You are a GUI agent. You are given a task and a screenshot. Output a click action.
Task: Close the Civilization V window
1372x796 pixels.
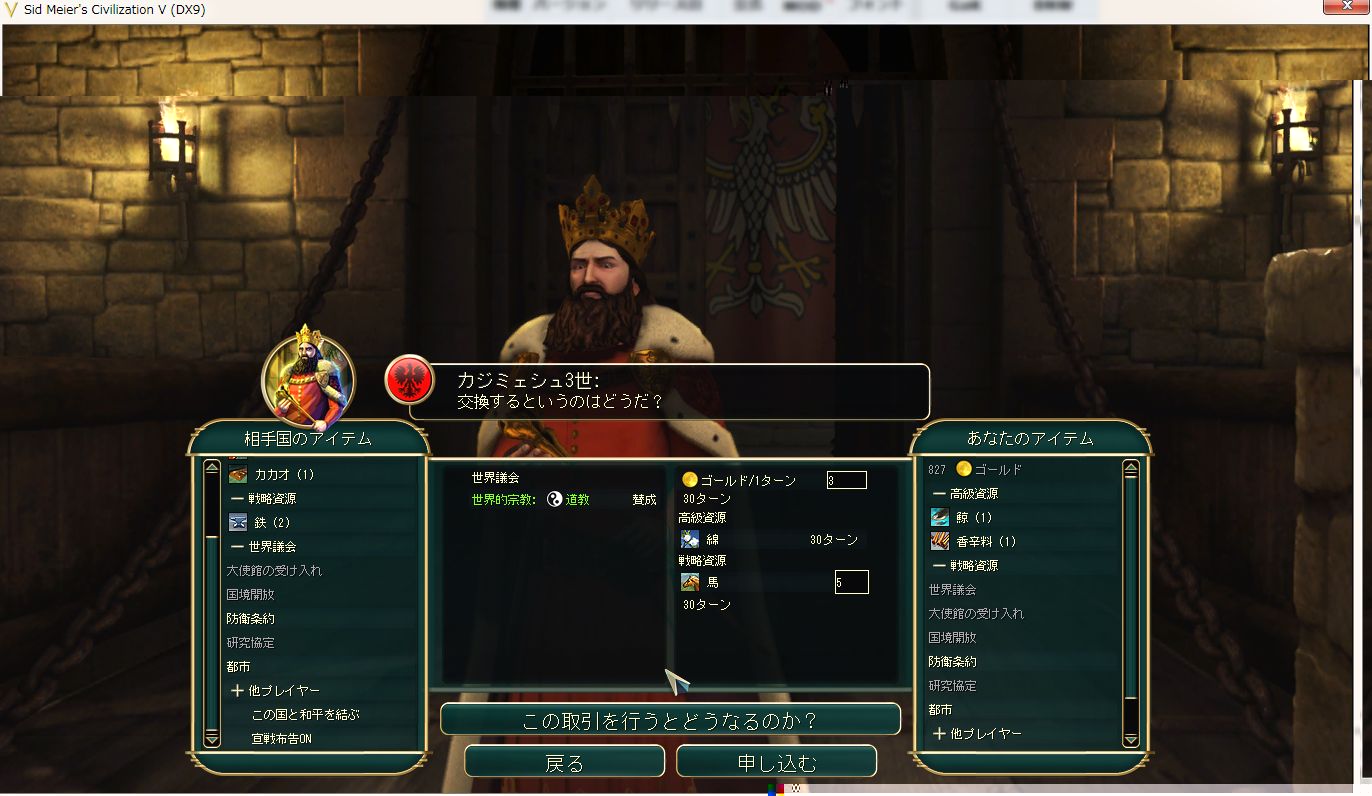[1347, 8]
